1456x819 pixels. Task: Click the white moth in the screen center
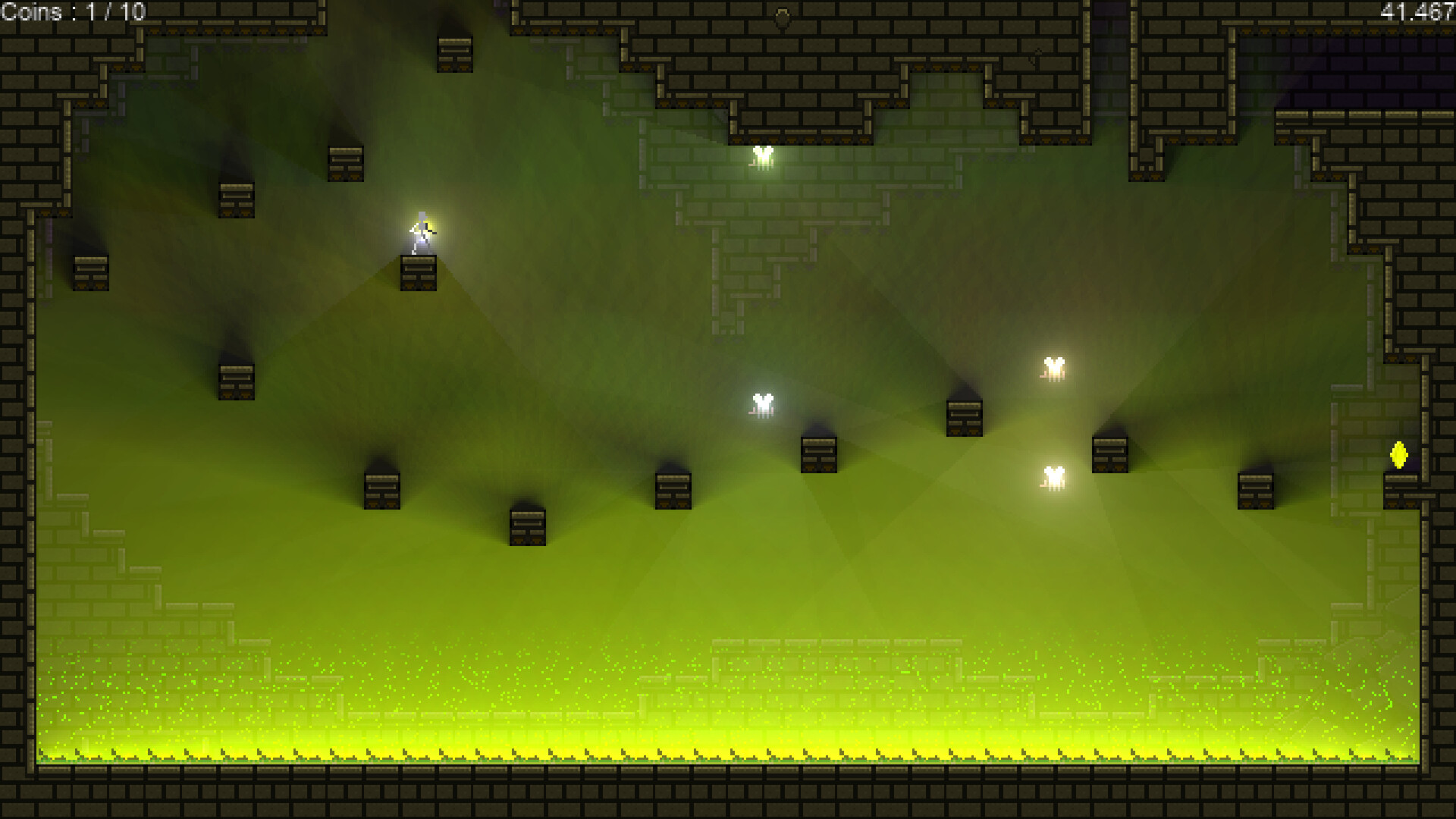coord(760,406)
